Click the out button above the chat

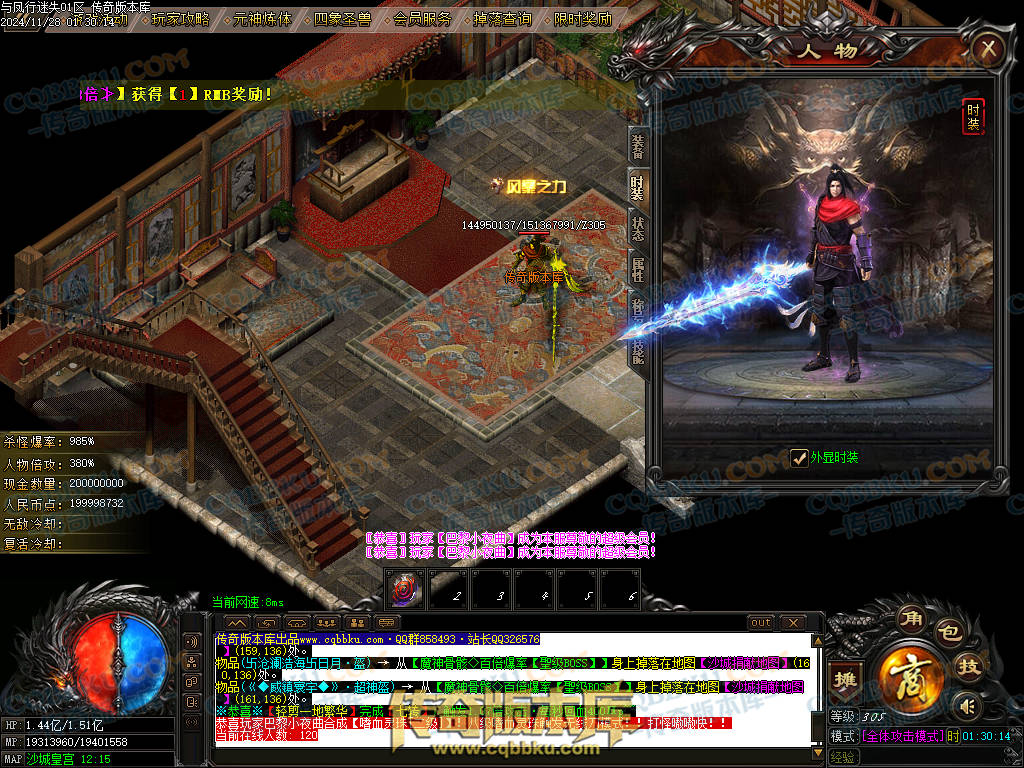(761, 623)
